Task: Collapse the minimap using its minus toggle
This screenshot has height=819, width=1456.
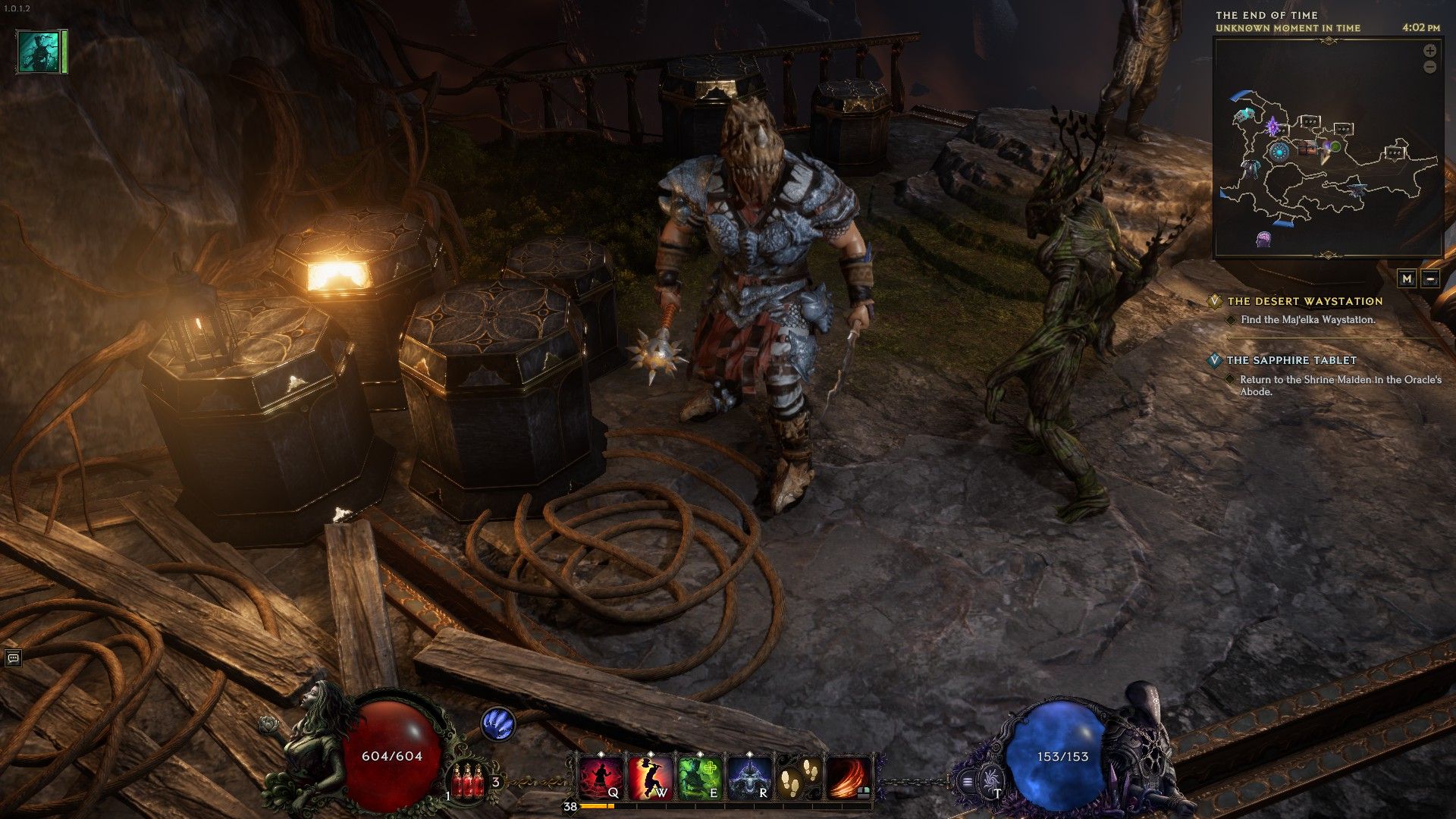Action: 1430,279
